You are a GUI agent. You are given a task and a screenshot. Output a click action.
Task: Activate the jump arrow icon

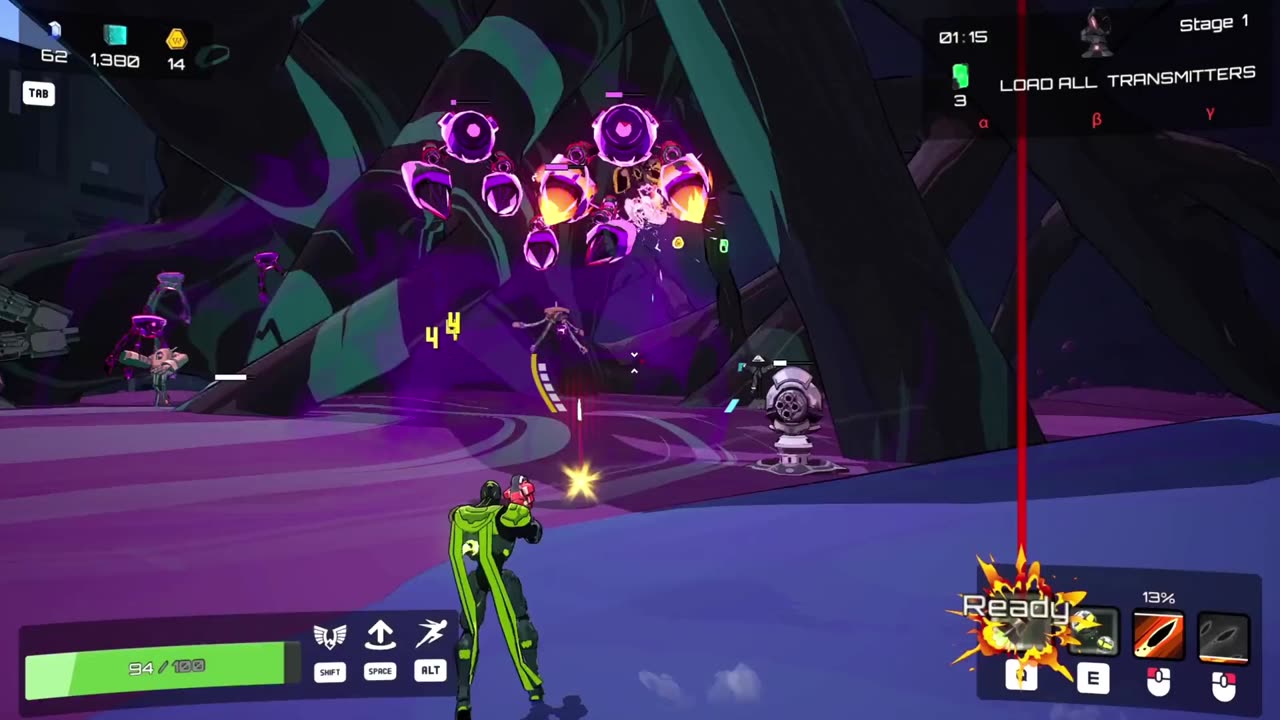tap(380, 635)
